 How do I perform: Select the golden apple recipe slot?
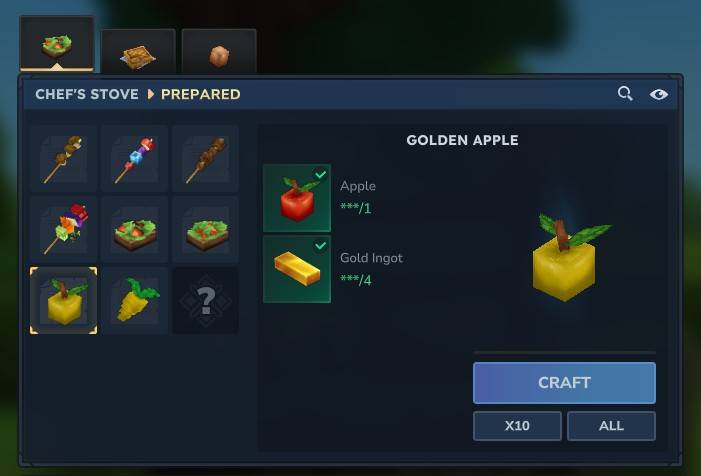63,300
